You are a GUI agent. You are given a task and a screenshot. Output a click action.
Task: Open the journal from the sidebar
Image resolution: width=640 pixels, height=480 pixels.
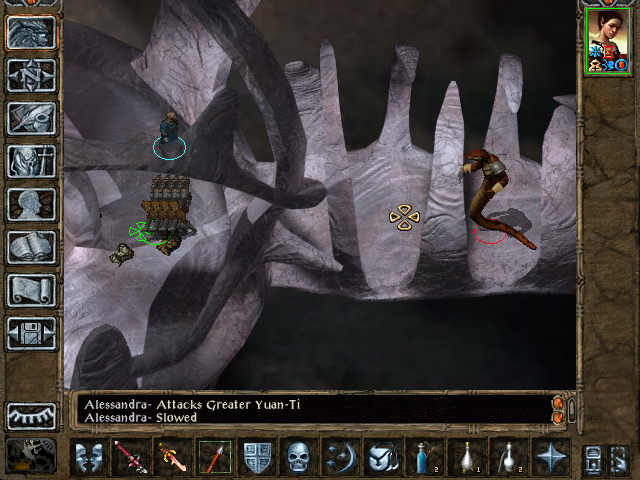[x=32, y=118]
